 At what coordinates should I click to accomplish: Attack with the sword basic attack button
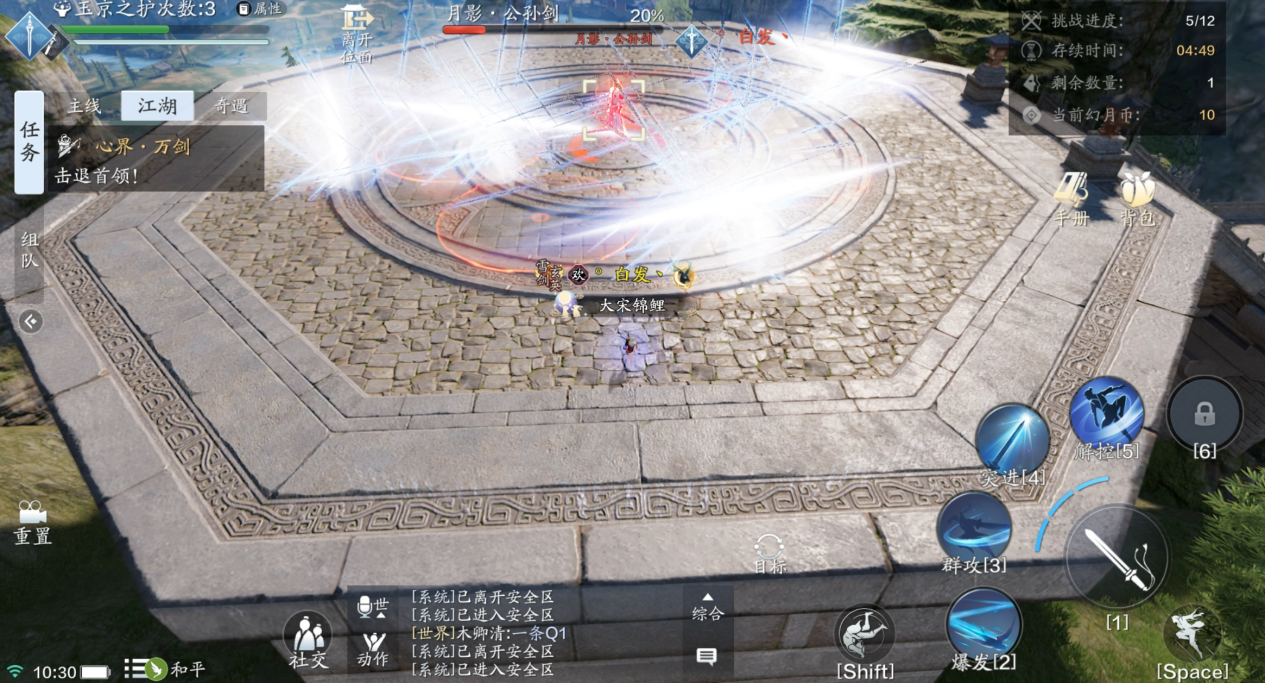point(1116,557)
